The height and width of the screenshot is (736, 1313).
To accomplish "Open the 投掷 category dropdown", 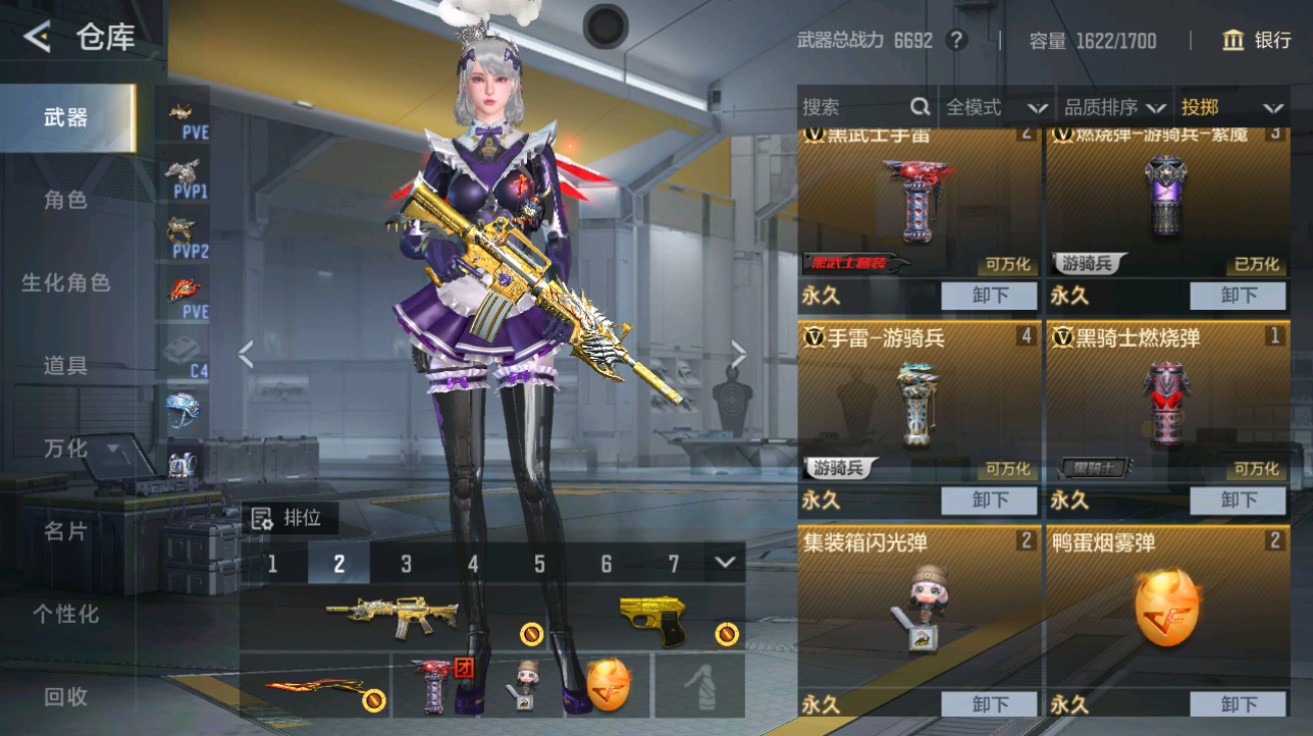I will 1233,108.
